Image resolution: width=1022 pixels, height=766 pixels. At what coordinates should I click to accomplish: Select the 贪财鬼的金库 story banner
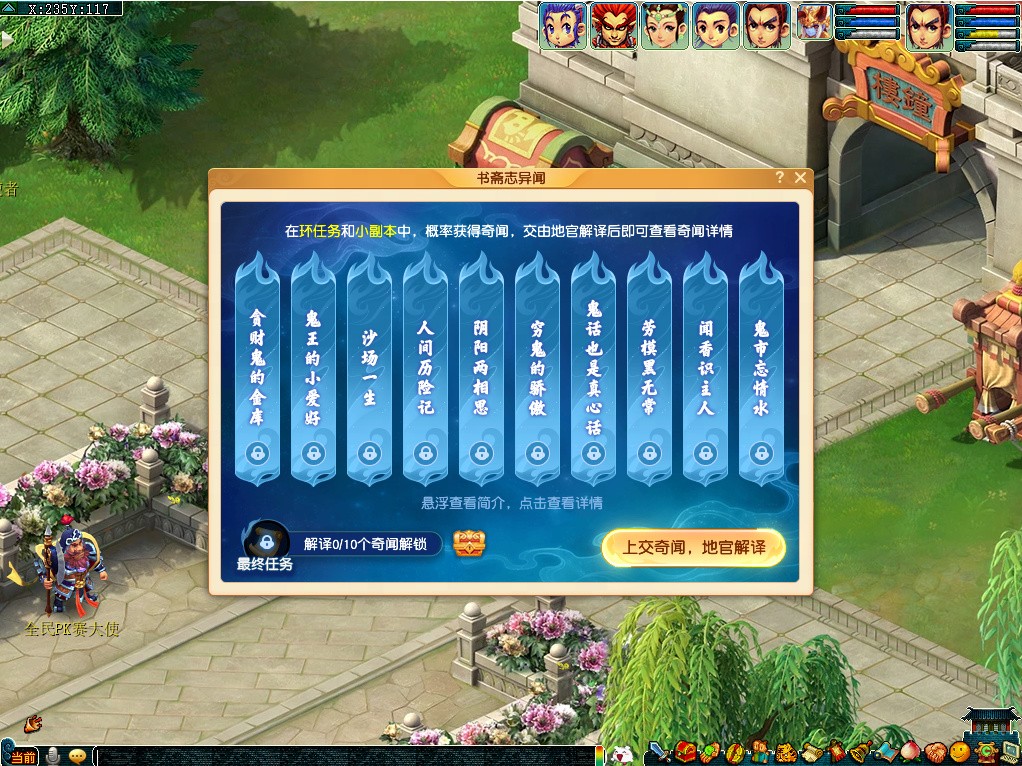(x=258, y=370)
